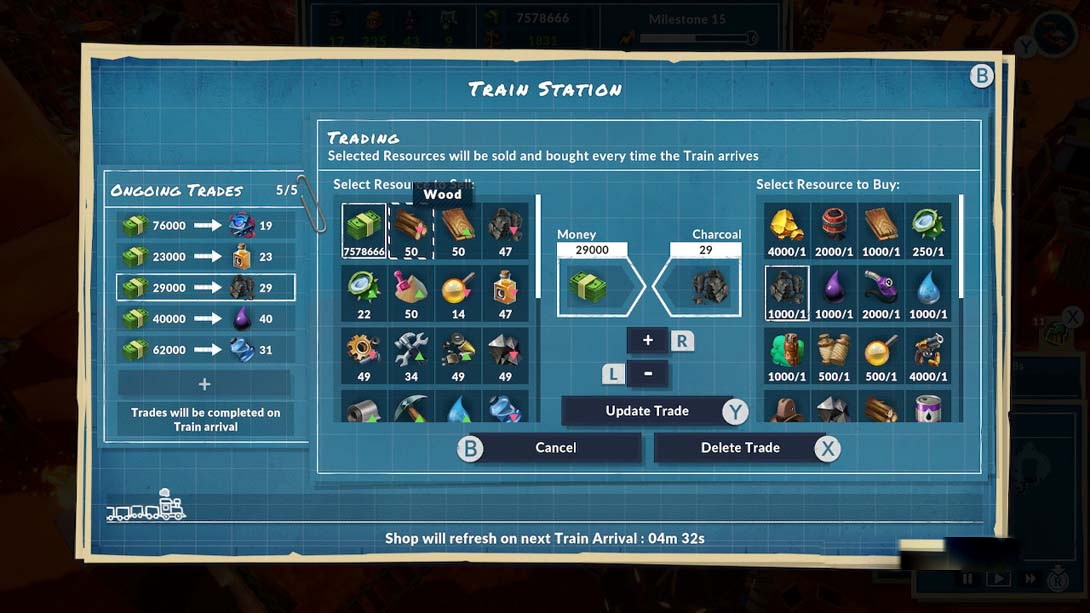Image resolution: width=1090 pixels, height=613 pixels.
Task: Select the 76000 money ongoing trade row
Action: [205, 226]
